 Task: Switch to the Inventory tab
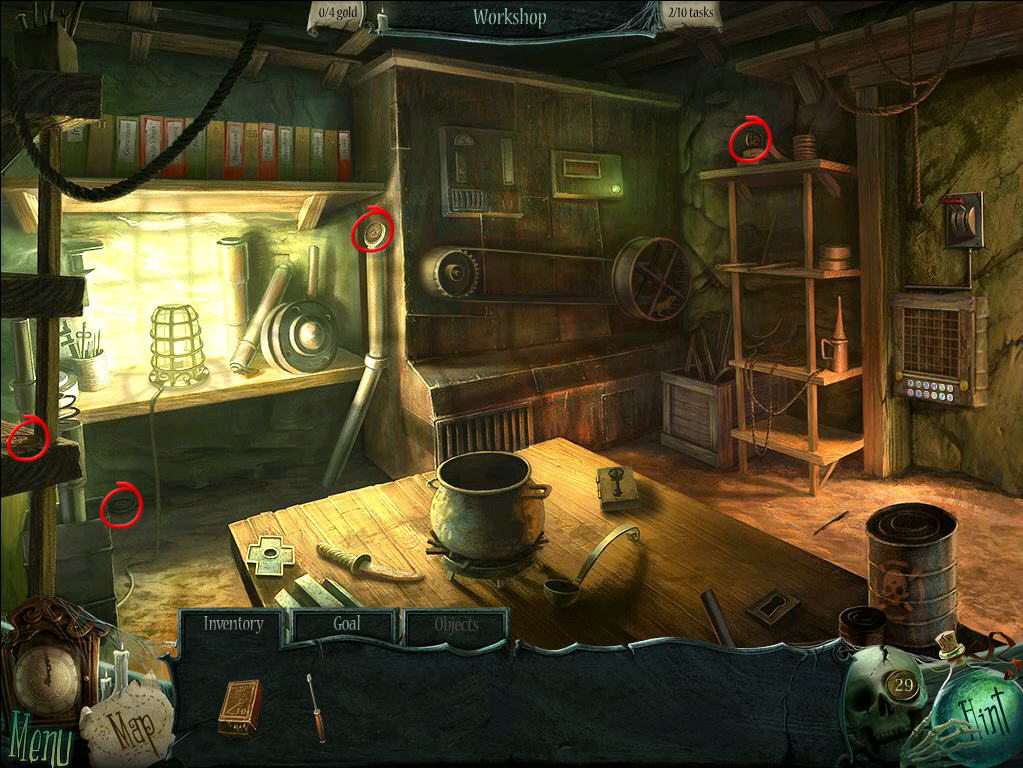(x=233, y=625)
